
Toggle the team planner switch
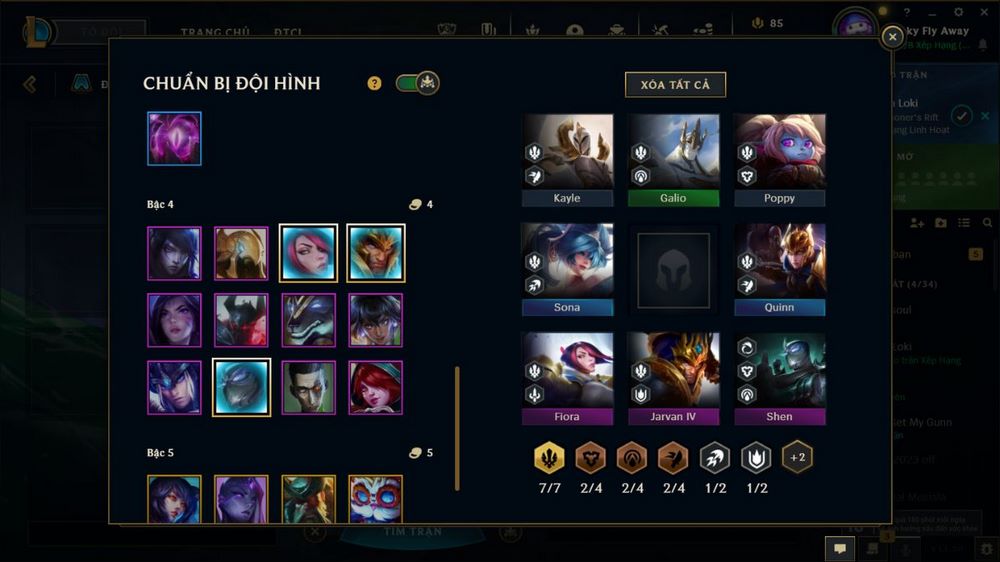(417, 83)
